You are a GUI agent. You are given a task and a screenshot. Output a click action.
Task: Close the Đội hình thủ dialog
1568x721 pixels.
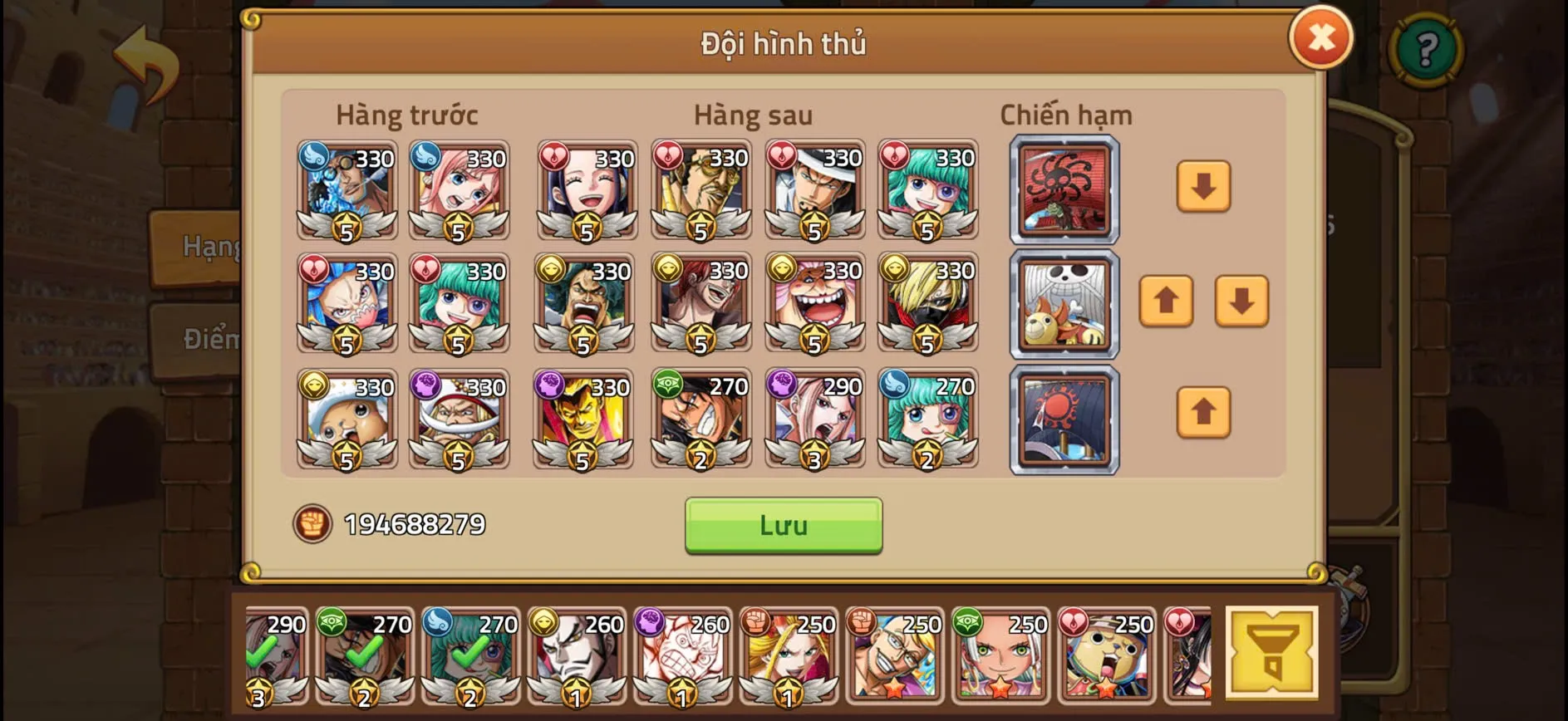[1321, 37]
